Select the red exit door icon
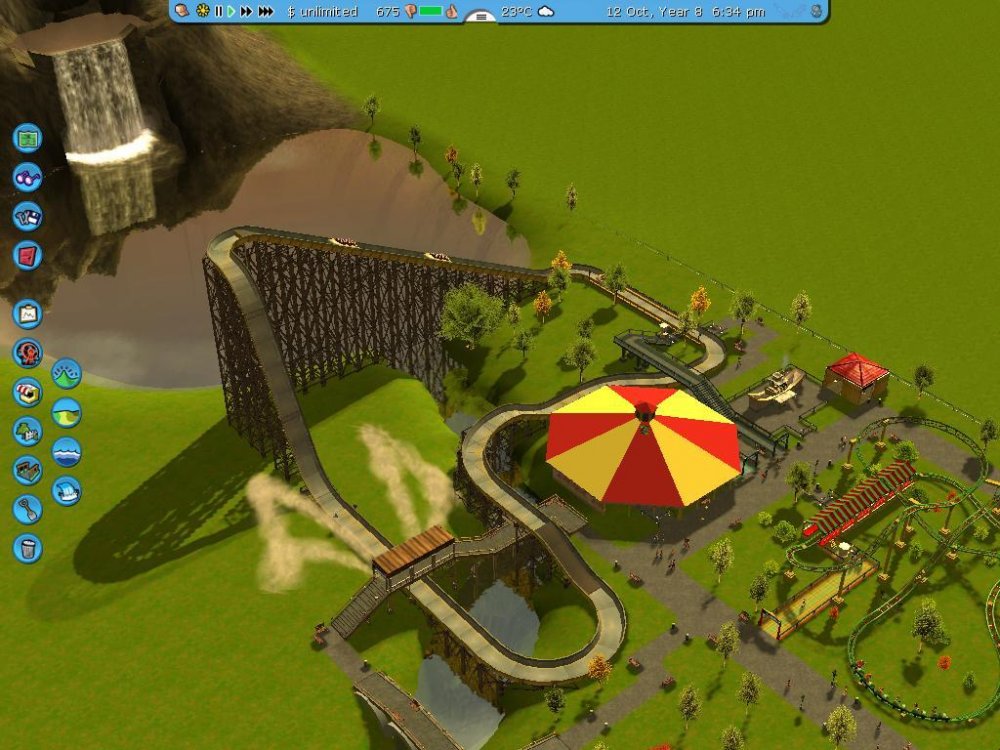This screenshot has height=750, width=1000. [27, 254]
